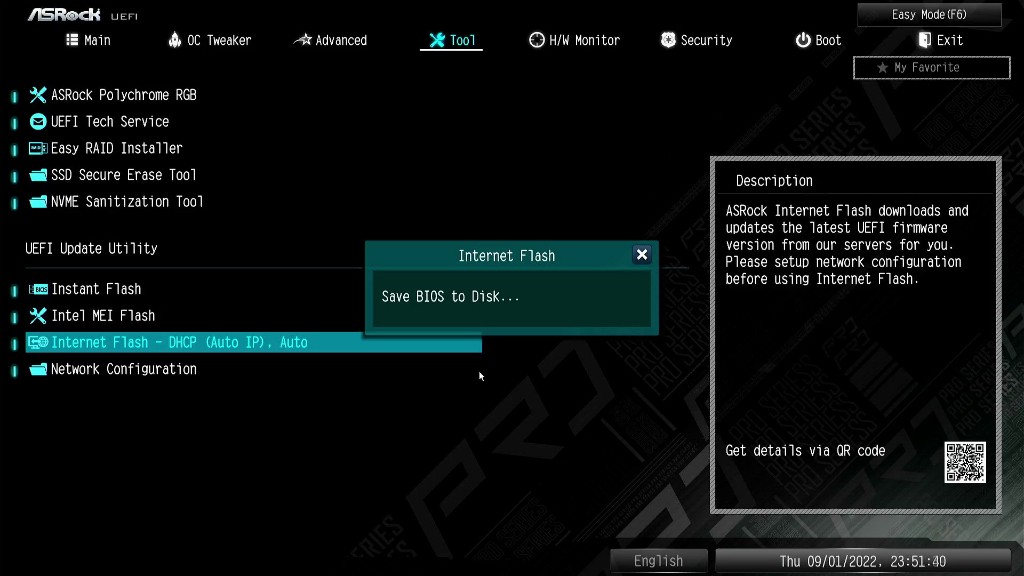Screen dimensions: 1024x576
Task: Select the Tool tab
Action: point(452,40)
